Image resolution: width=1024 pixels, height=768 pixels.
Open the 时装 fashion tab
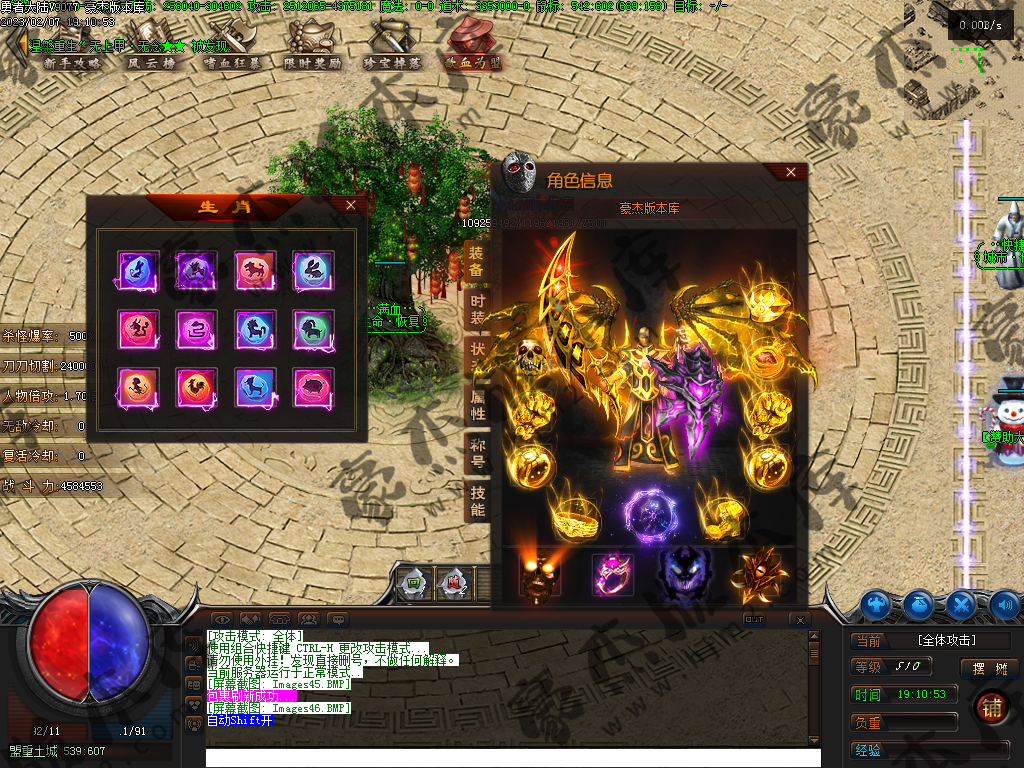tap(477, 310)
